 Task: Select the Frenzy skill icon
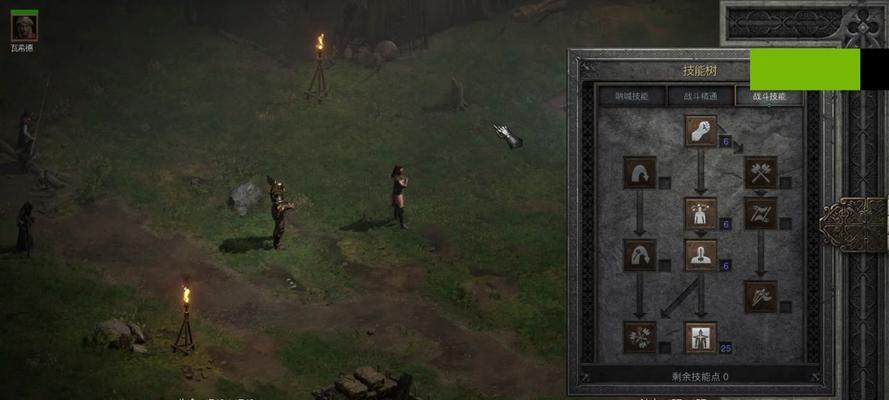click(760, 296)
